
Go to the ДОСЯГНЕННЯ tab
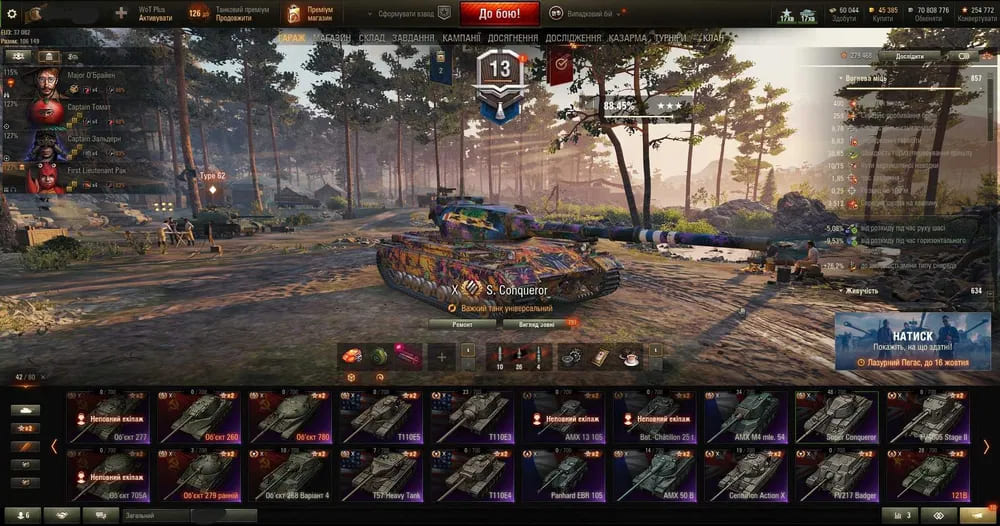tap(514, 38)
